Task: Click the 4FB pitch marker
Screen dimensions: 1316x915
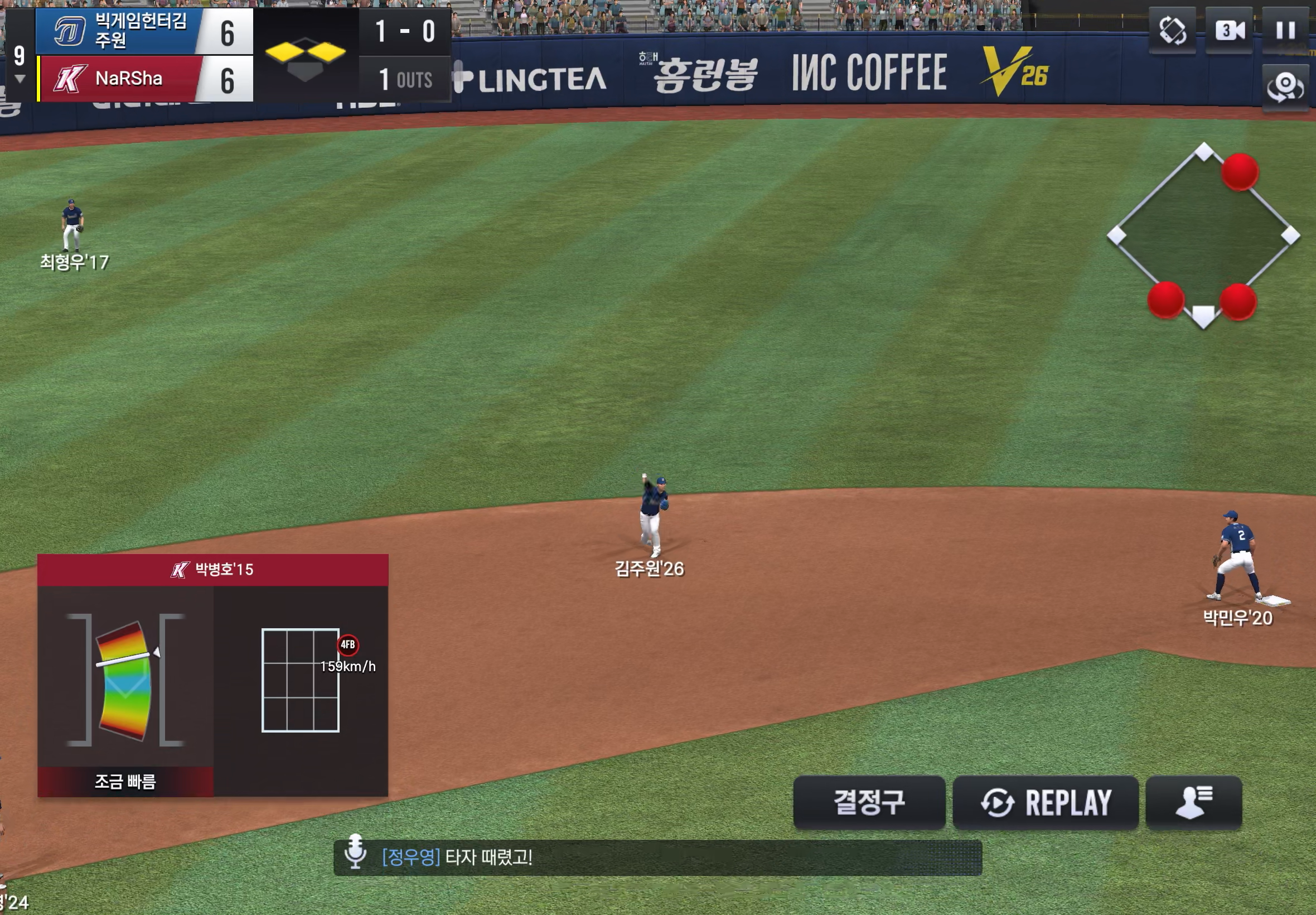Action: 348,644
